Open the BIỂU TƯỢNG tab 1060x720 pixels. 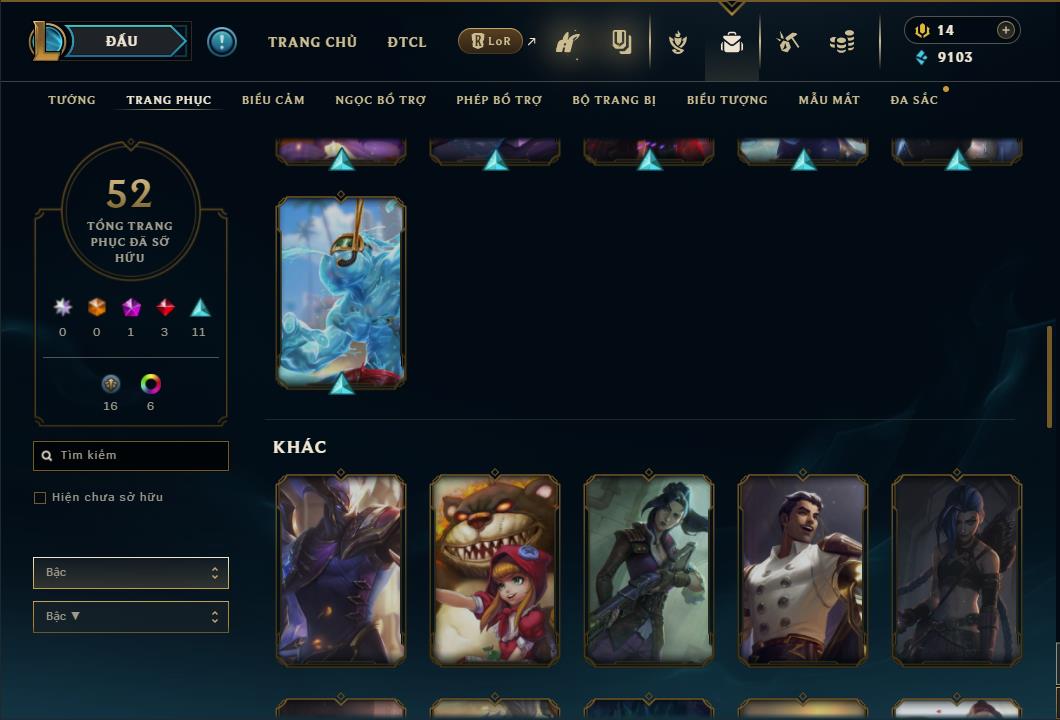pyautogui.click(x=727, y=100)
